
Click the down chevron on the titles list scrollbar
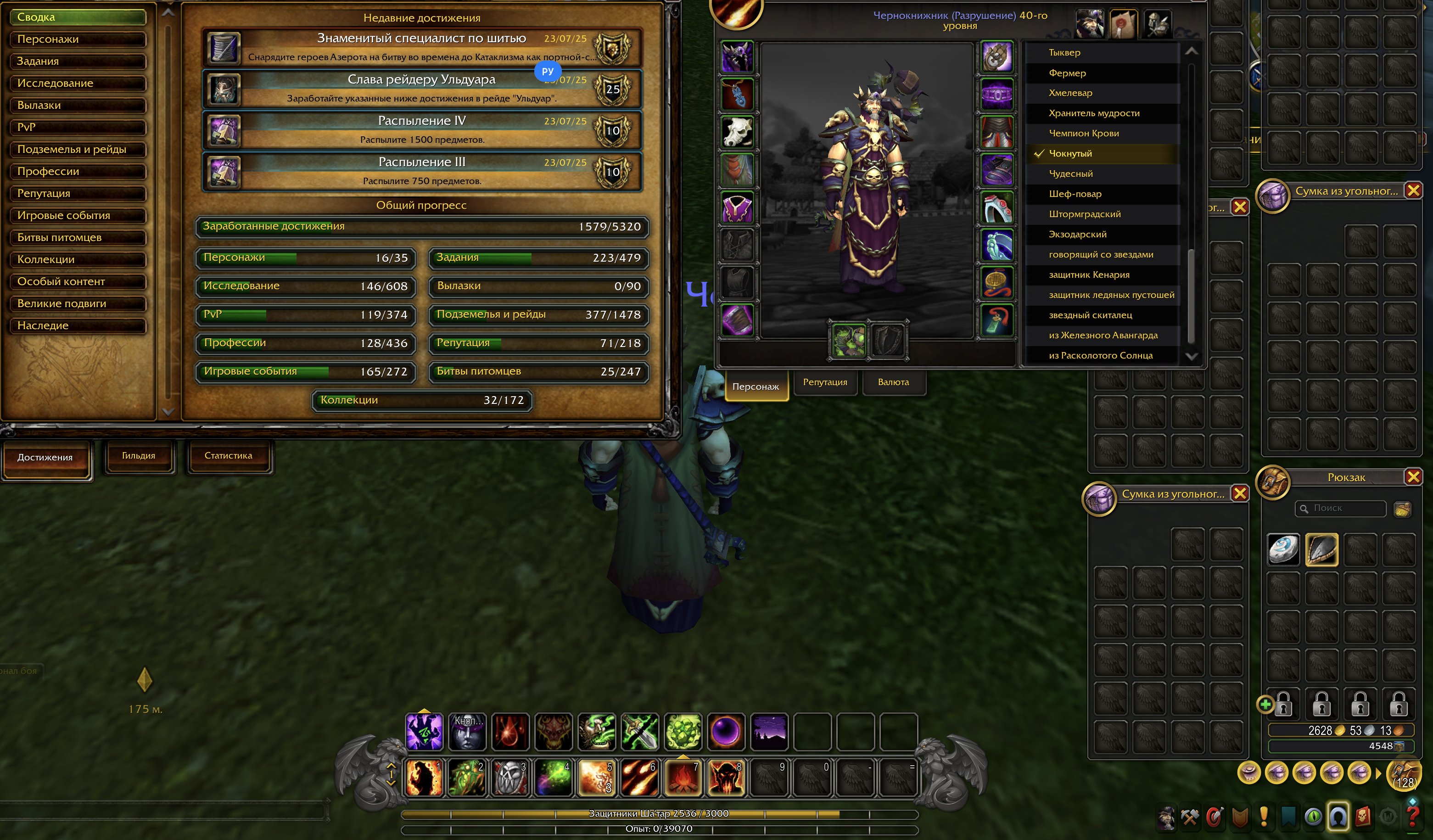click(x=1192, y=357)
